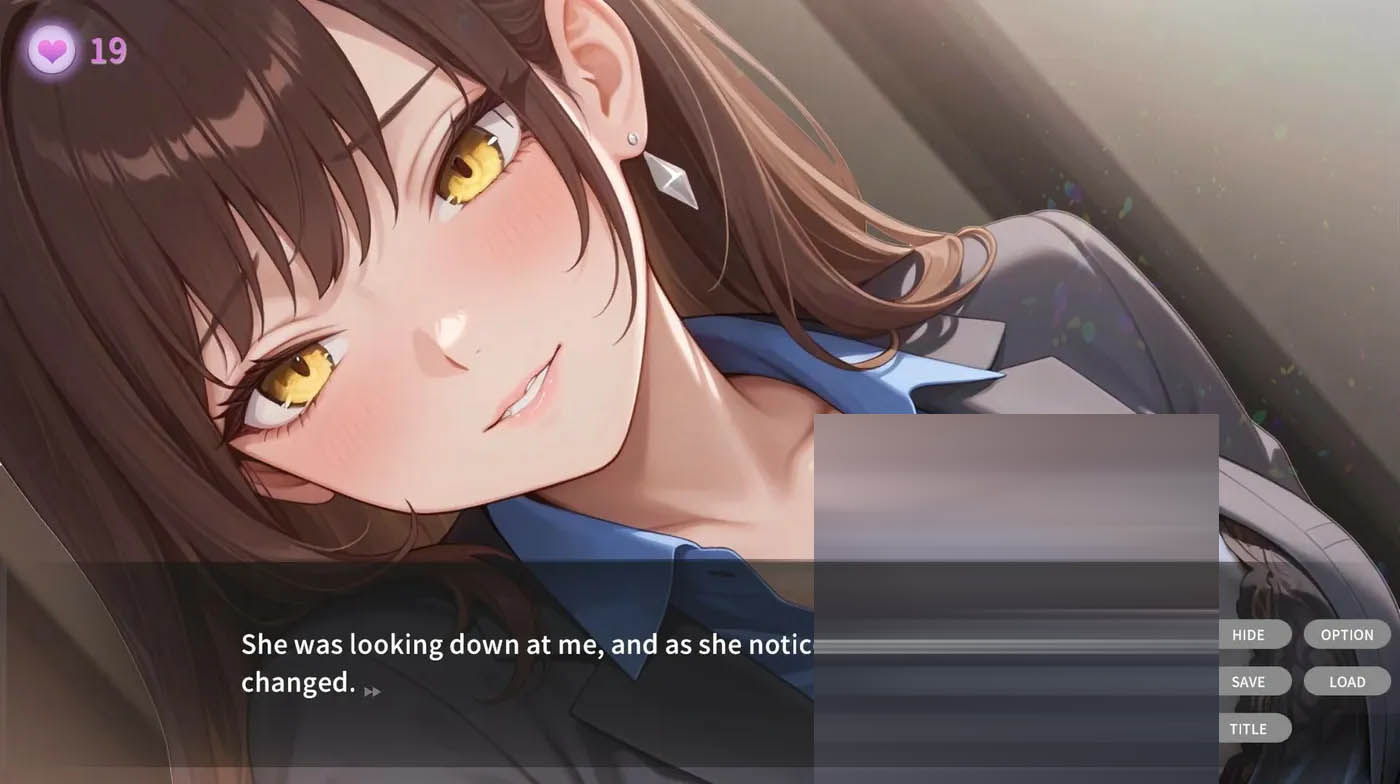Save the game with SAVE button
The height and width of the screenshot is (784, 1400).
point(1251,682)
